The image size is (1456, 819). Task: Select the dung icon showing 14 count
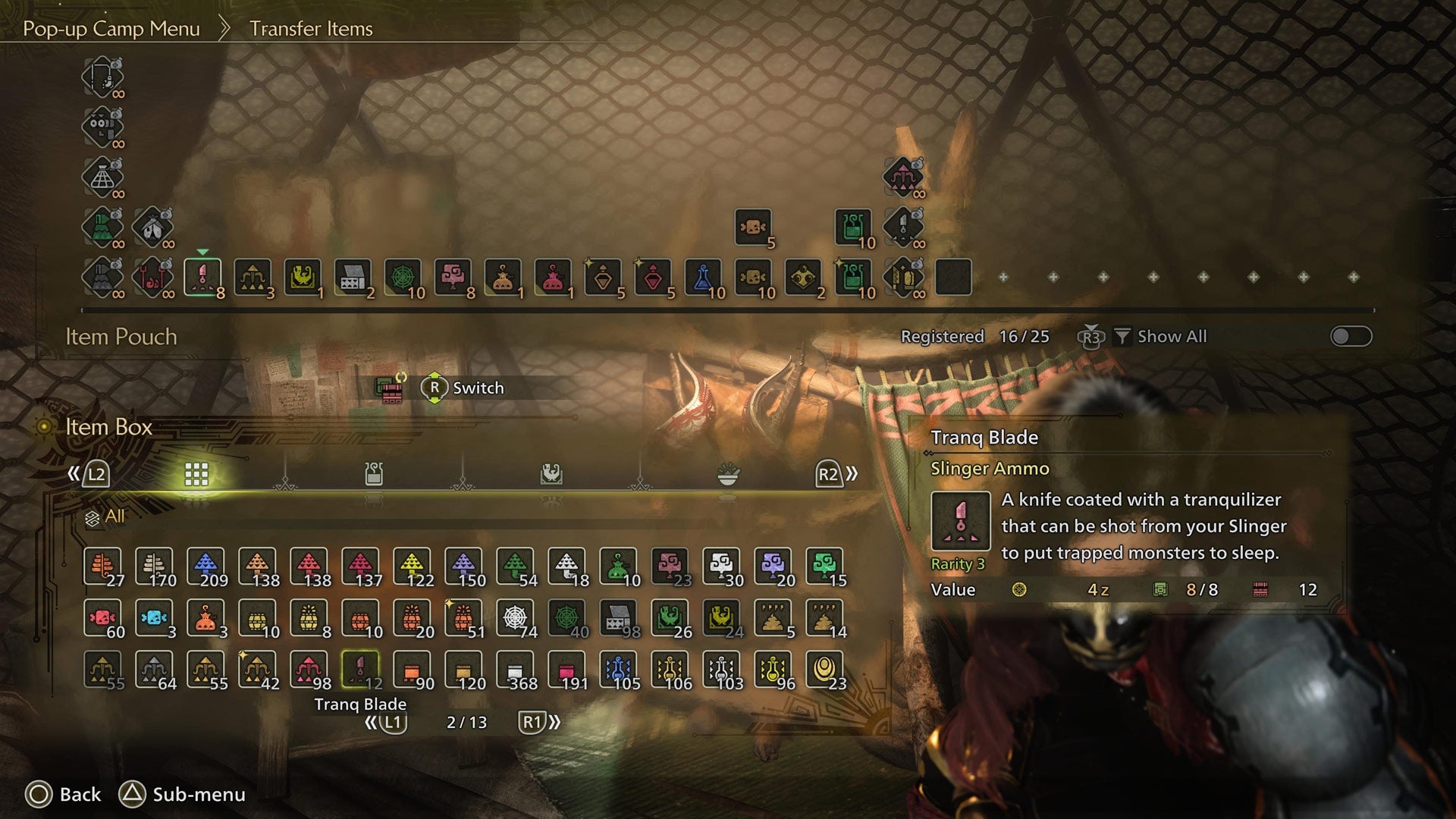pyautogui.click(x=824, y=618)
